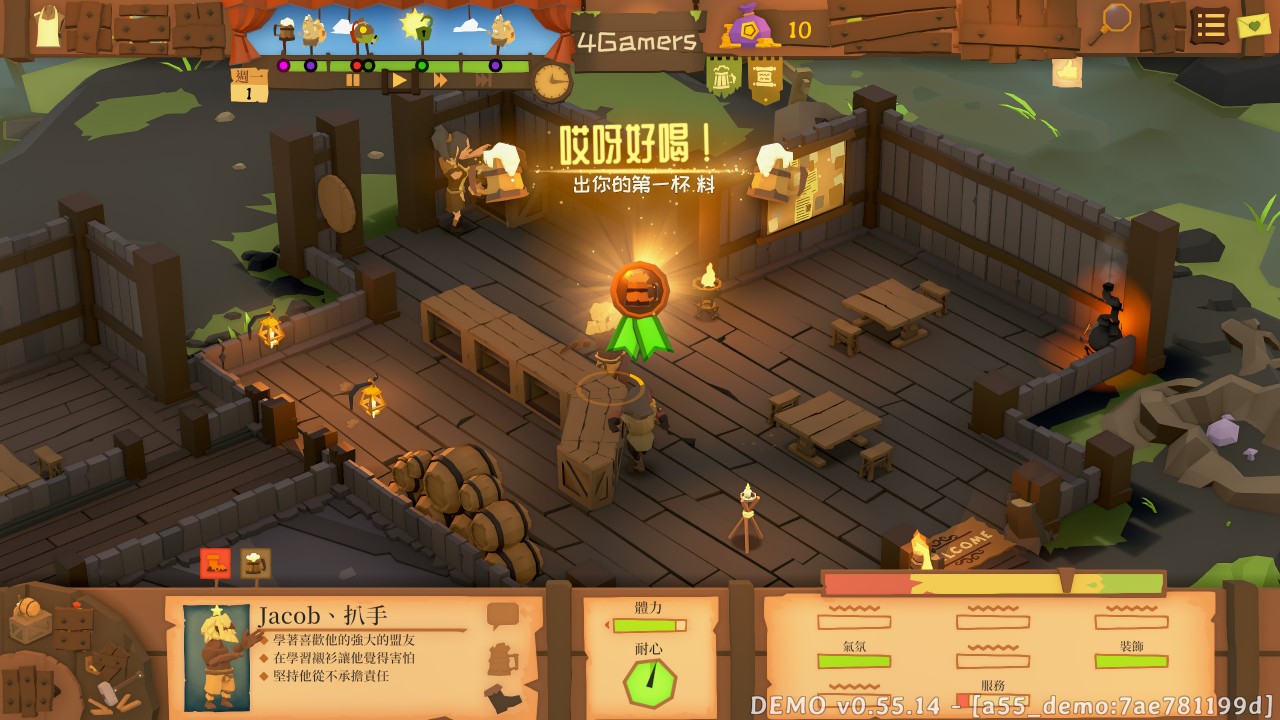Open the list panel beside the envelope
Image resolution: width=1280 pixels, height=720 pixels.
tap(1208, 27)
